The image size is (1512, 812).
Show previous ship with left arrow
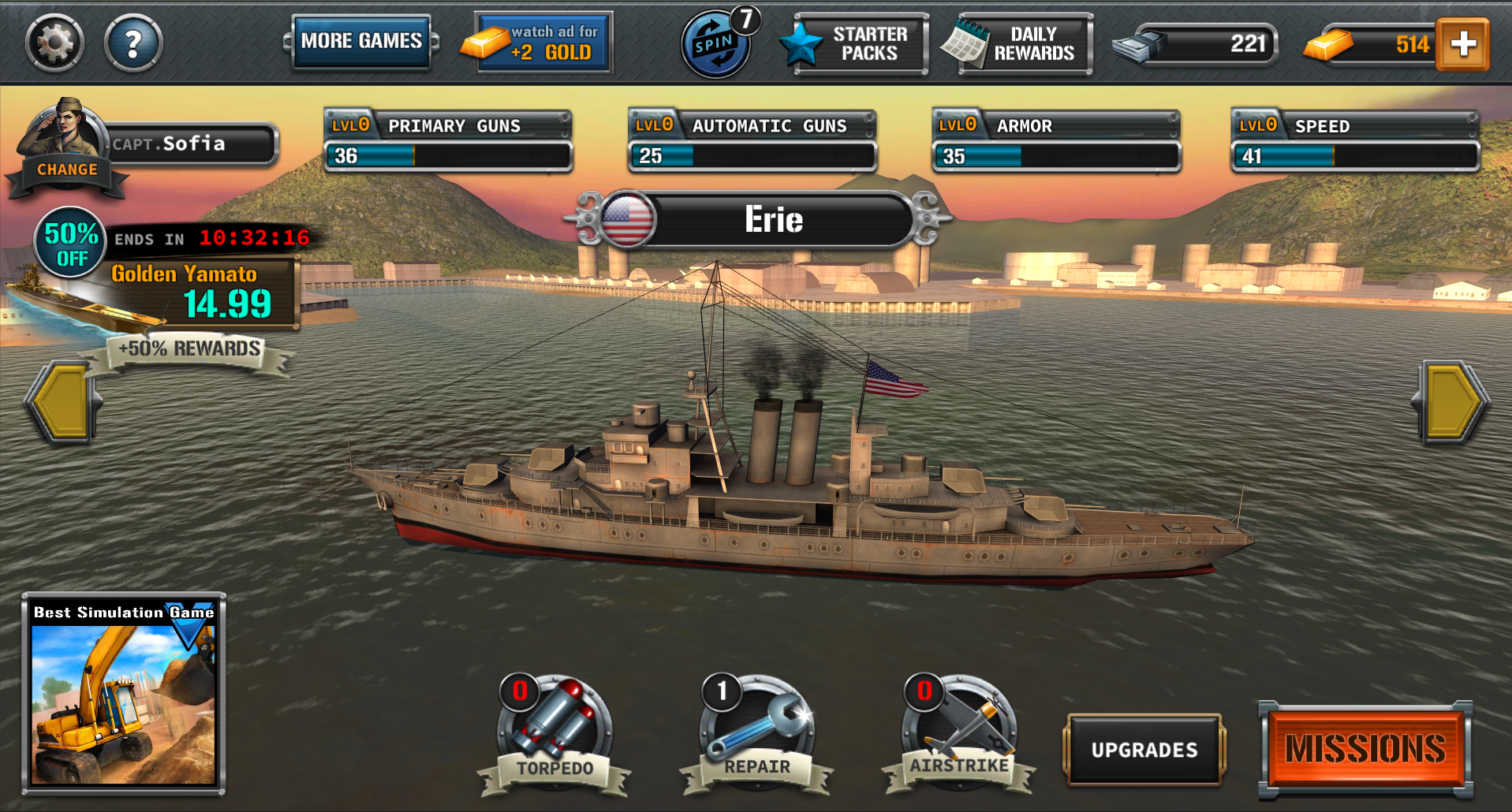62,402
